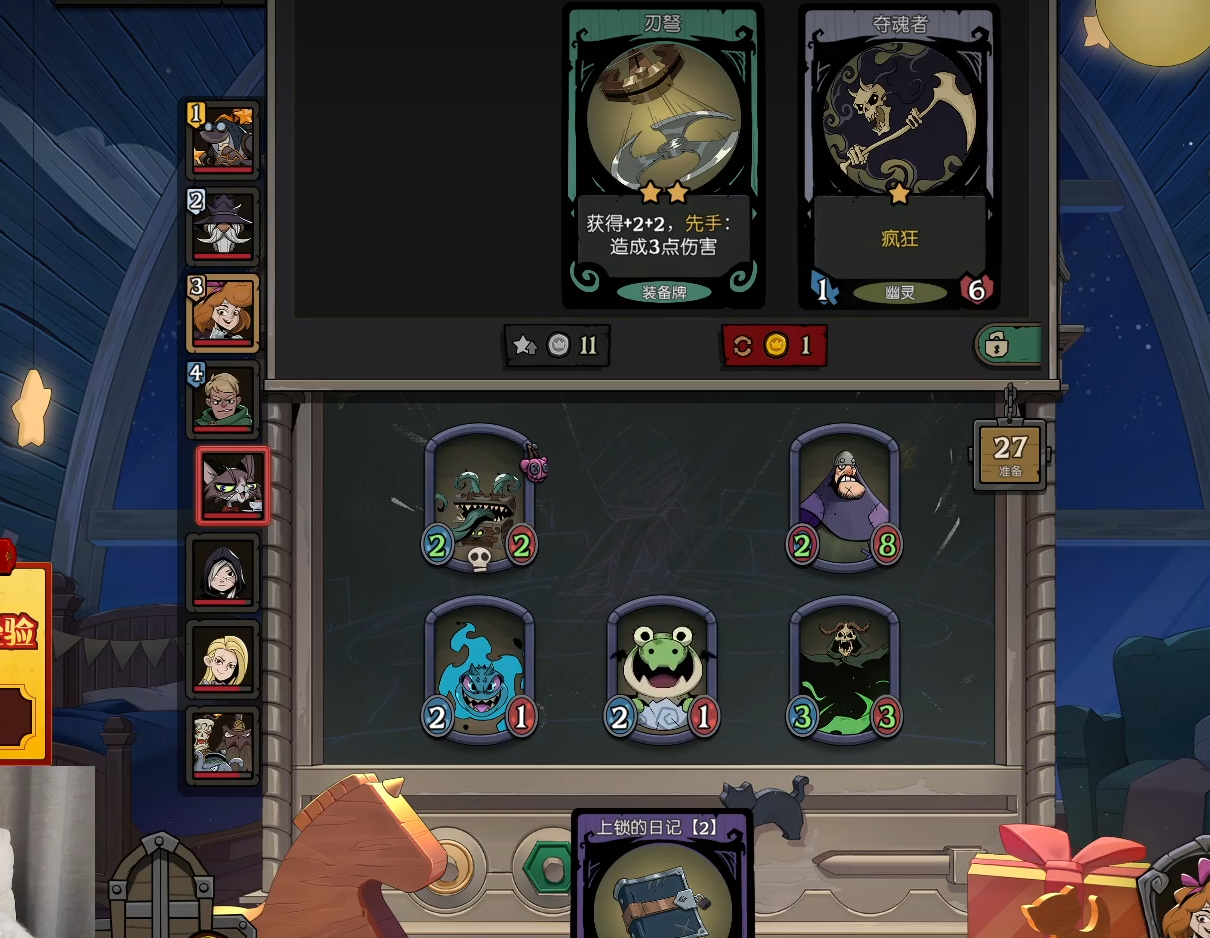Toggle the shop lock button
Viewport: 1210px width, 938px height.
tap(1007, 346)
